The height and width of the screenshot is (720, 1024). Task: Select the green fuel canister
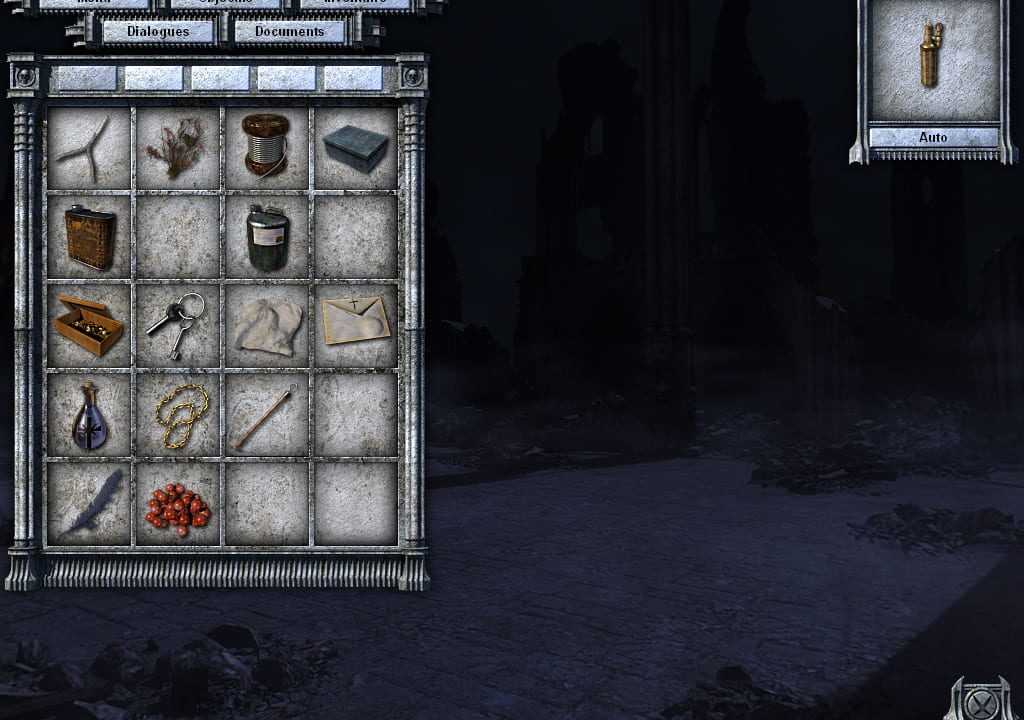267,237
